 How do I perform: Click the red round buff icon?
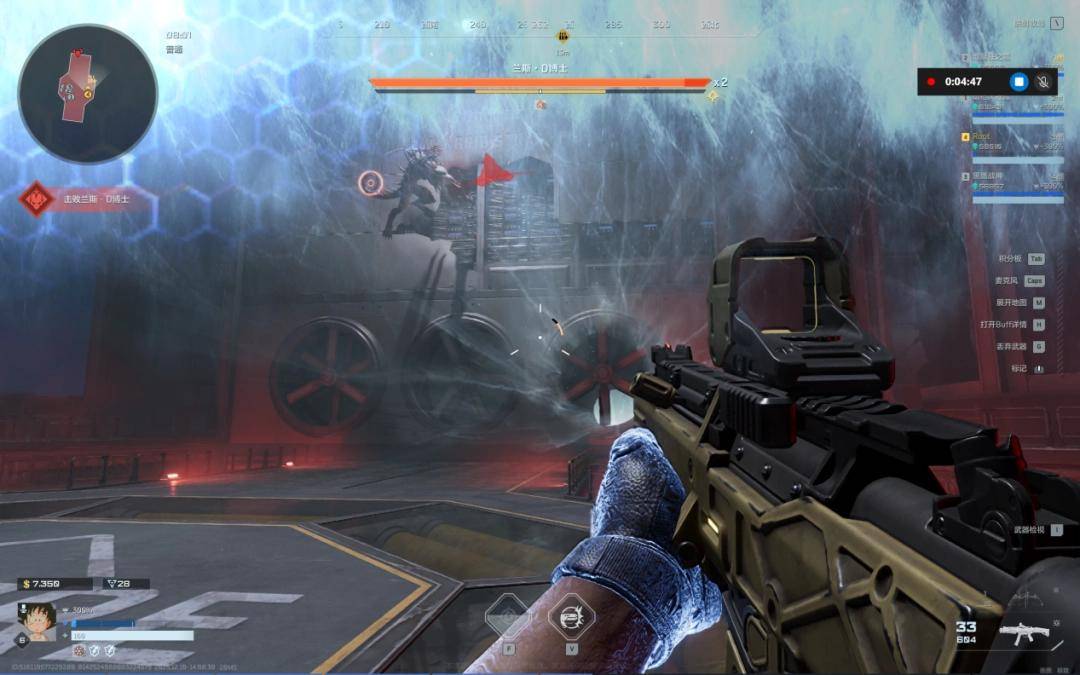(x=80, y=650)
